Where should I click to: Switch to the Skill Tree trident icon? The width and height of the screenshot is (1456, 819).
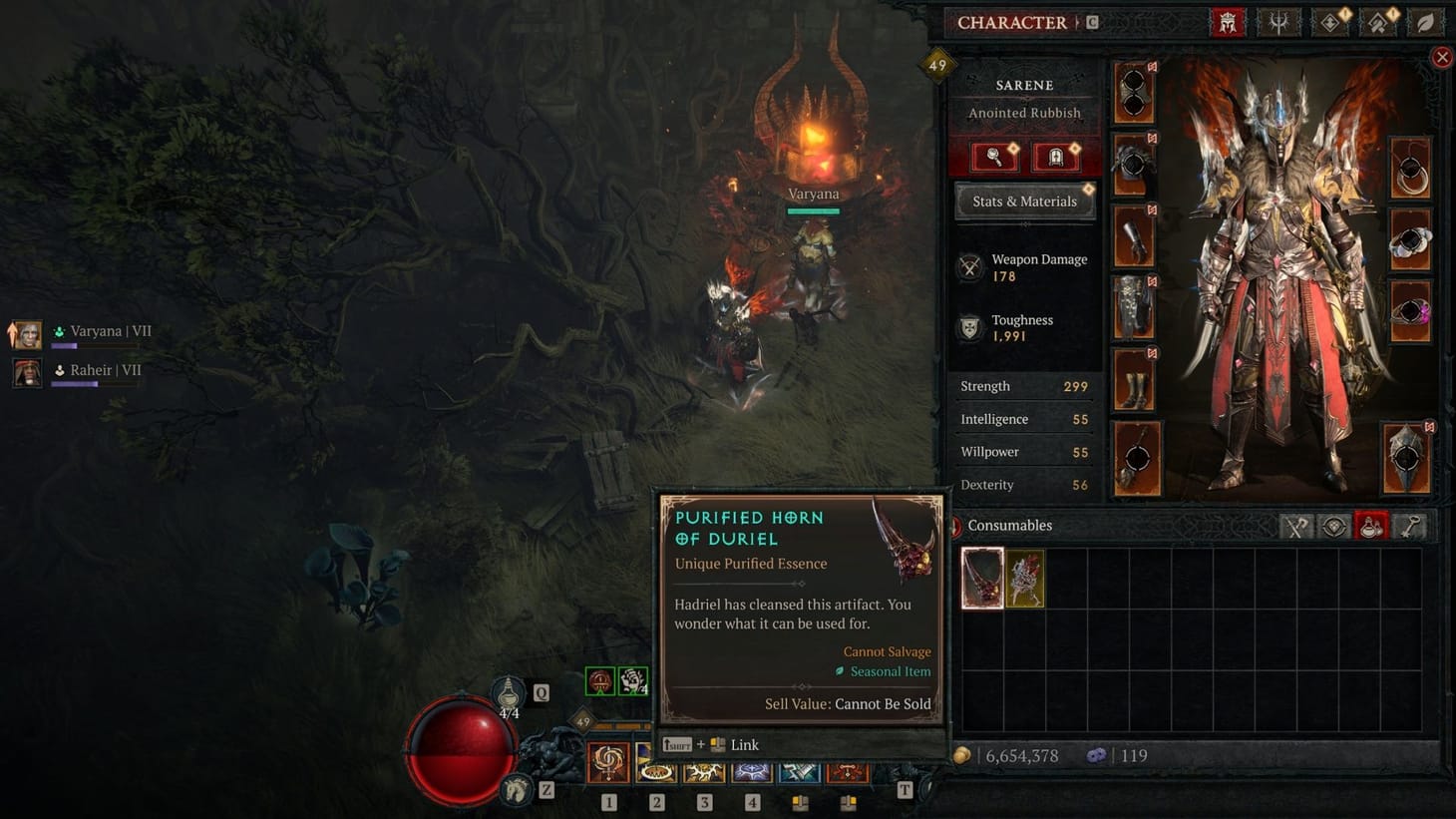(1277, 22)
